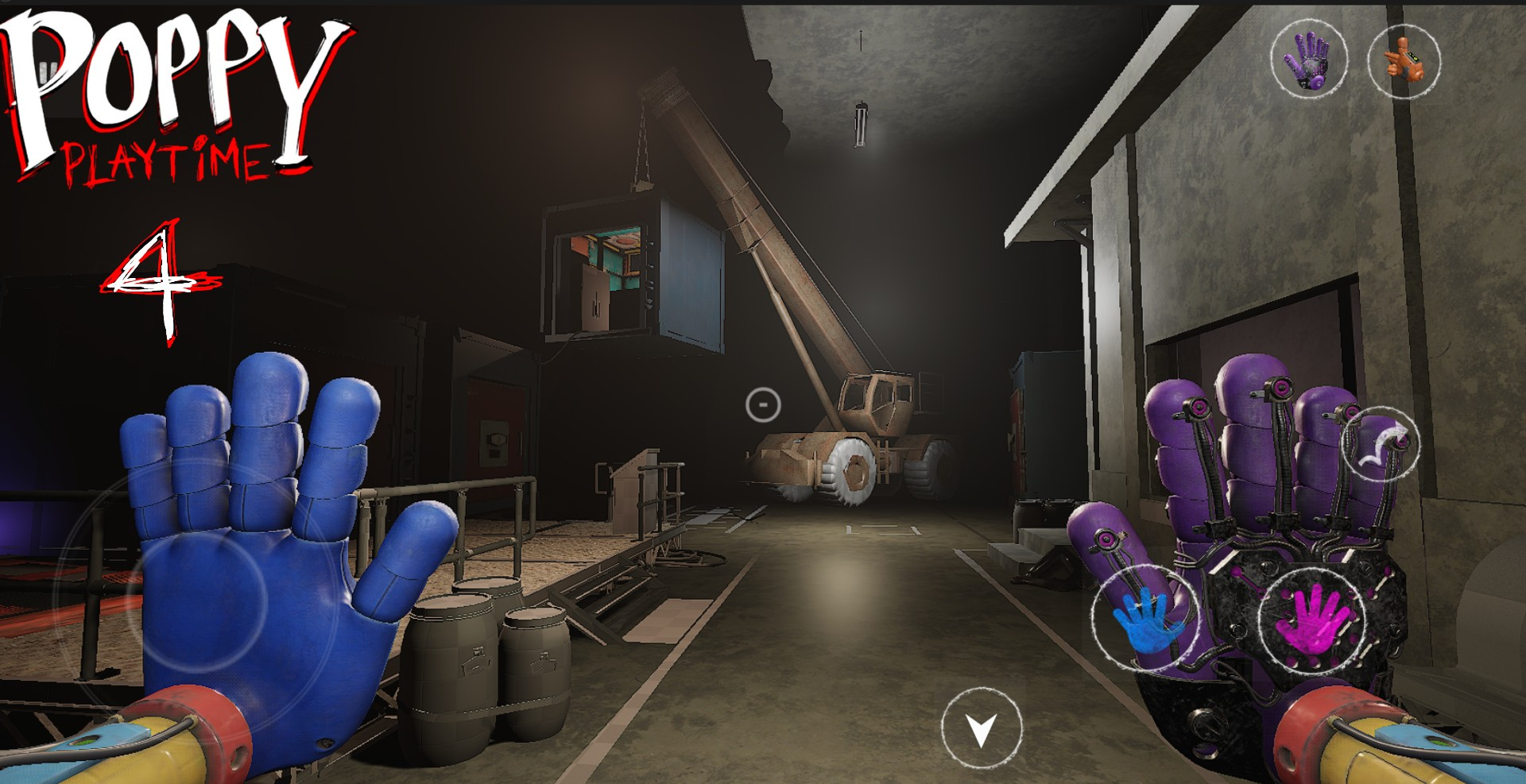The image size is (1526, 784).
Task: Tap the crouch down-arrow button
Action: point(981,727)
